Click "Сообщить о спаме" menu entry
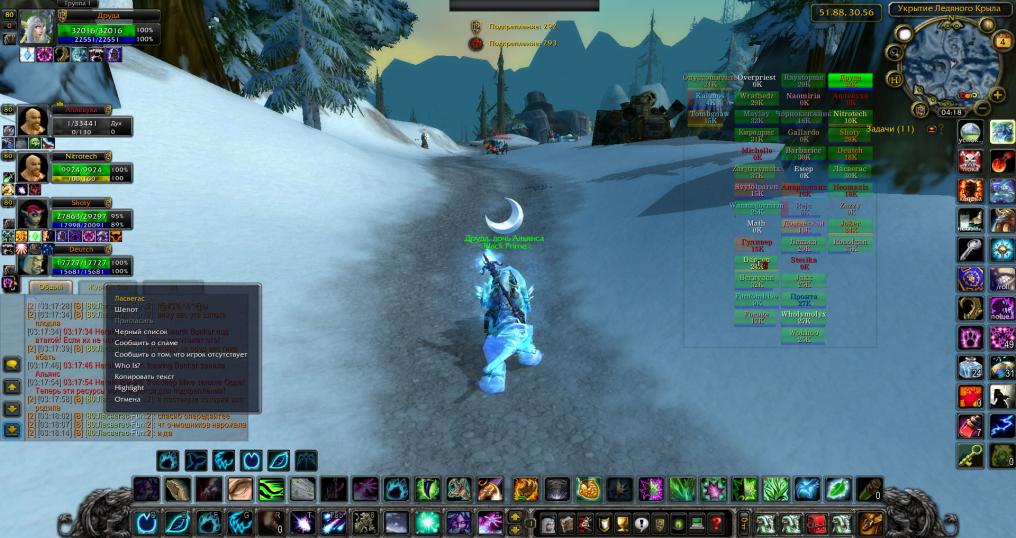Screen dimensions: 1016x538 tap(147, 342)
